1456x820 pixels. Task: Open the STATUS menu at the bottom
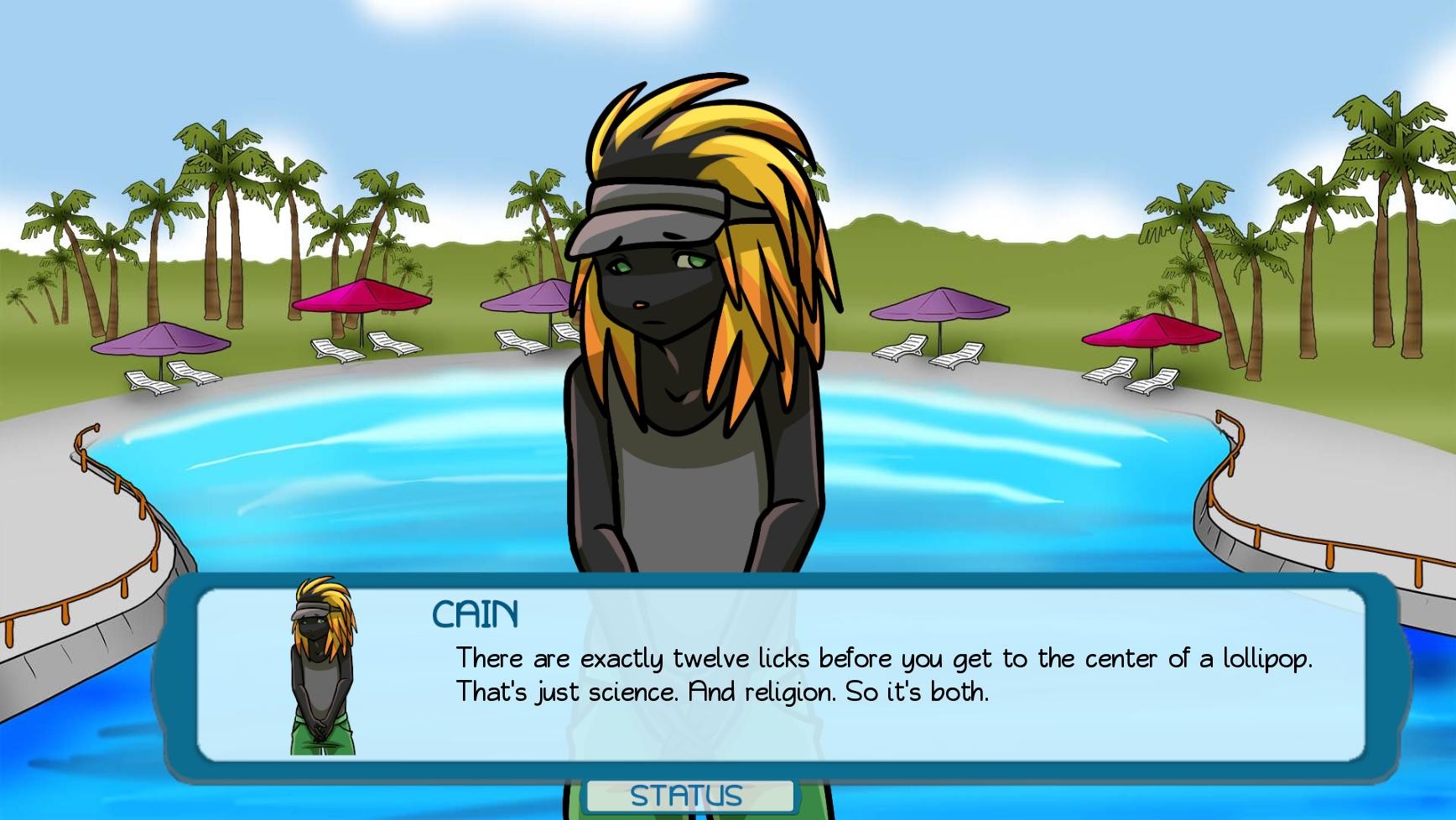pyautogui.click(x=686, y=795)
